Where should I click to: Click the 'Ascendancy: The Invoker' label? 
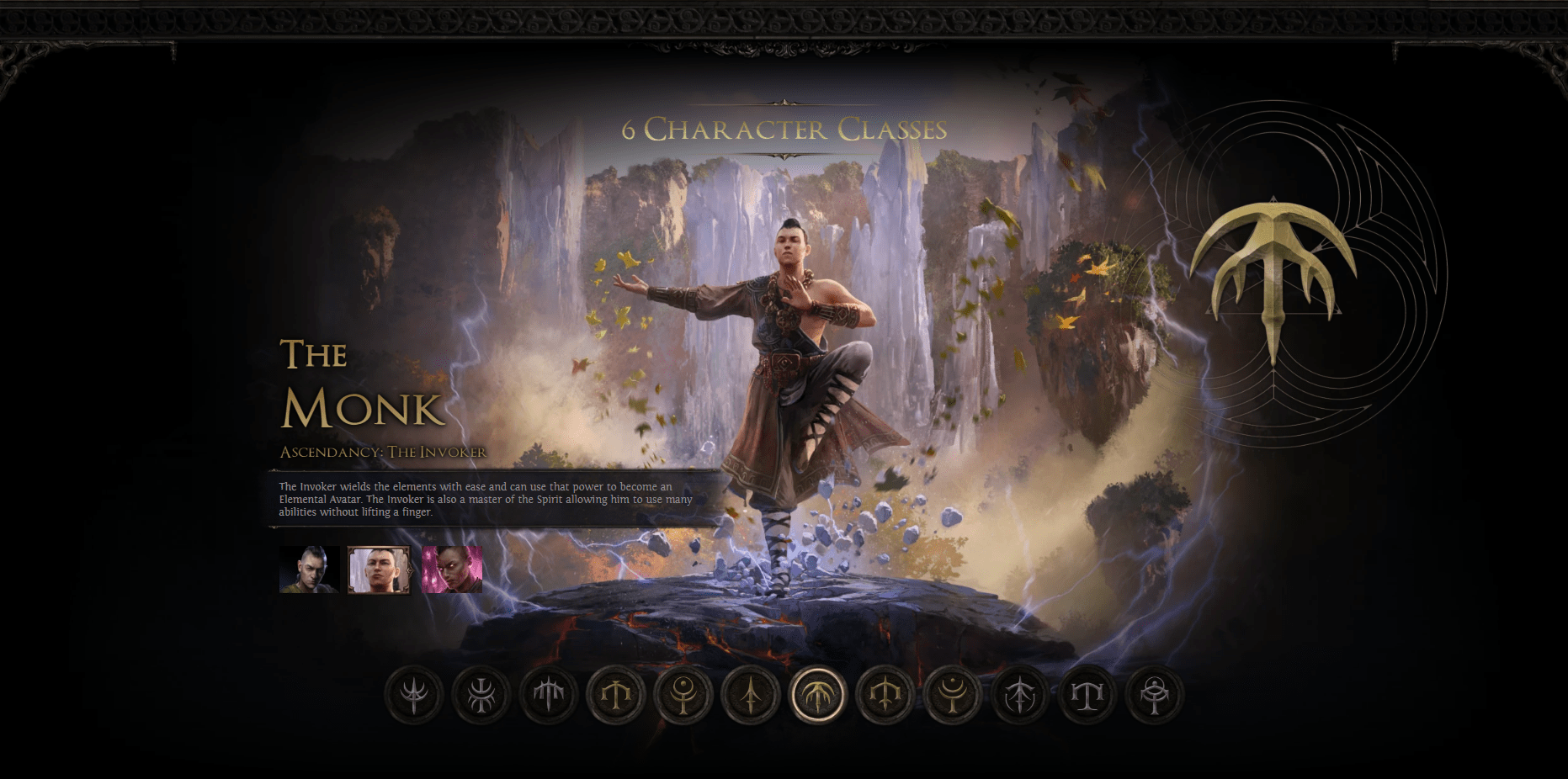(383, 451)
